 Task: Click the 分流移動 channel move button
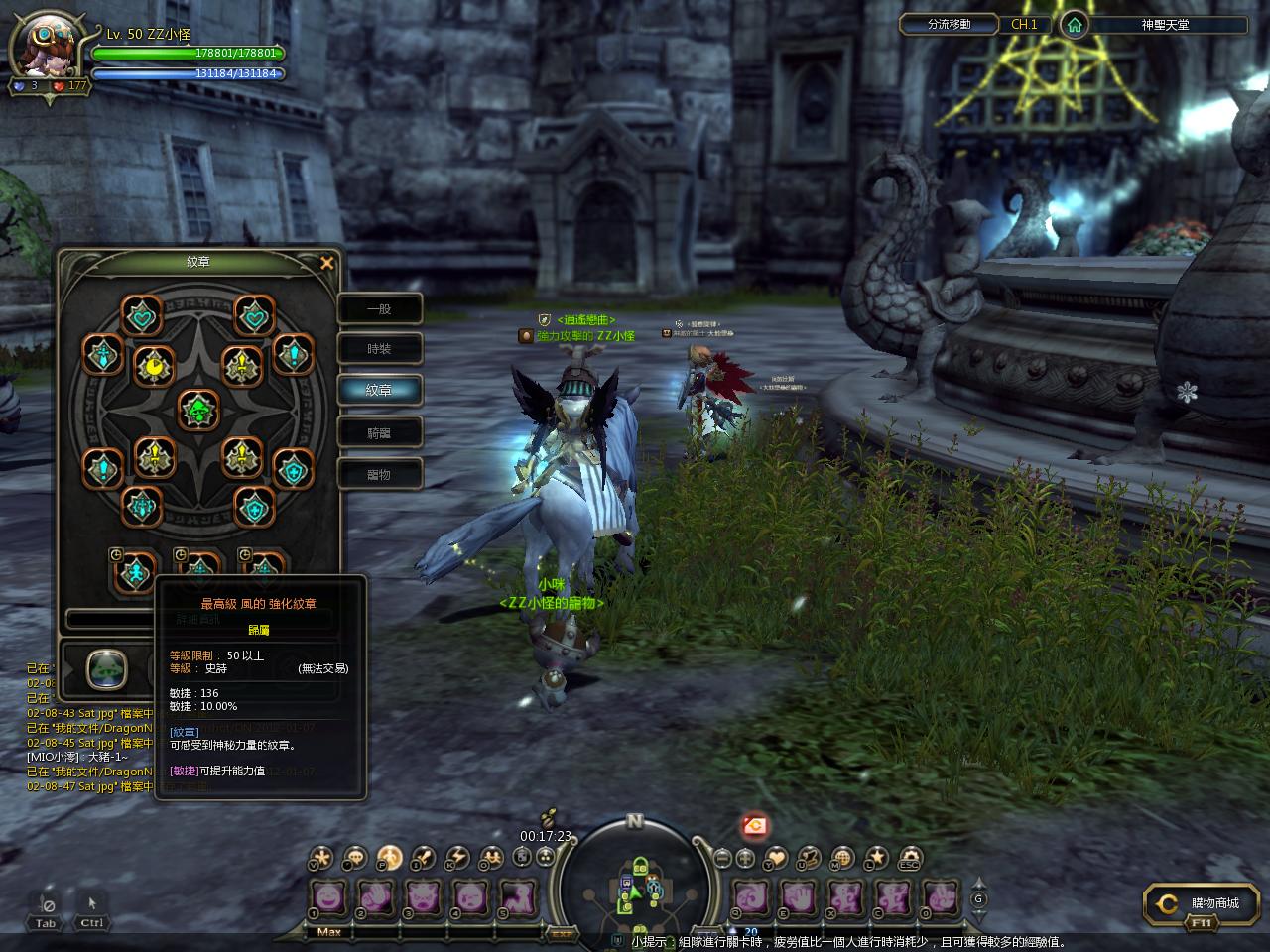click(x=949, y=25)
